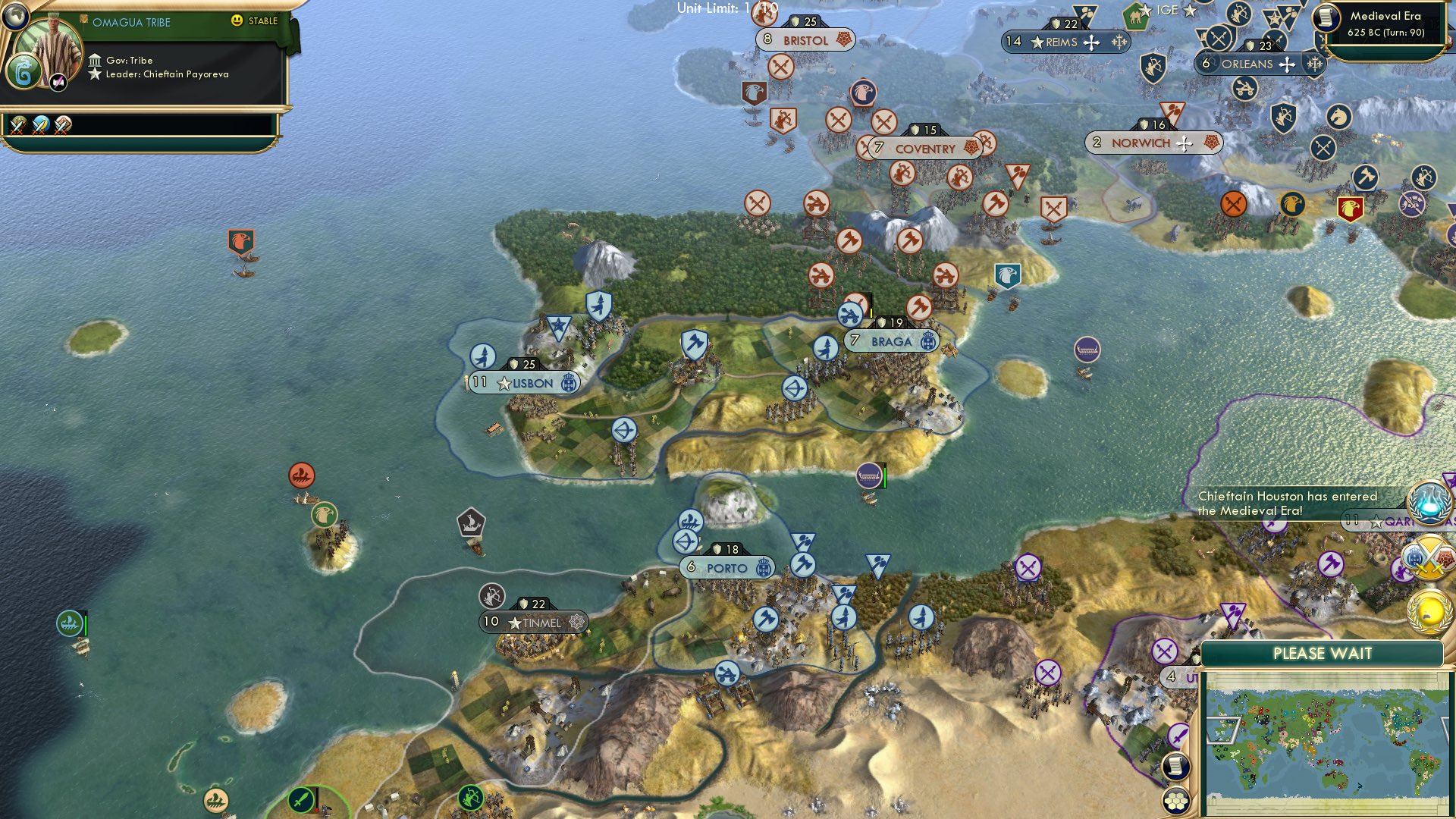The width and height of the screenshot is (1456, 819).
Task: Select the Lisbon city banner
Action: (x=523, y=383)
